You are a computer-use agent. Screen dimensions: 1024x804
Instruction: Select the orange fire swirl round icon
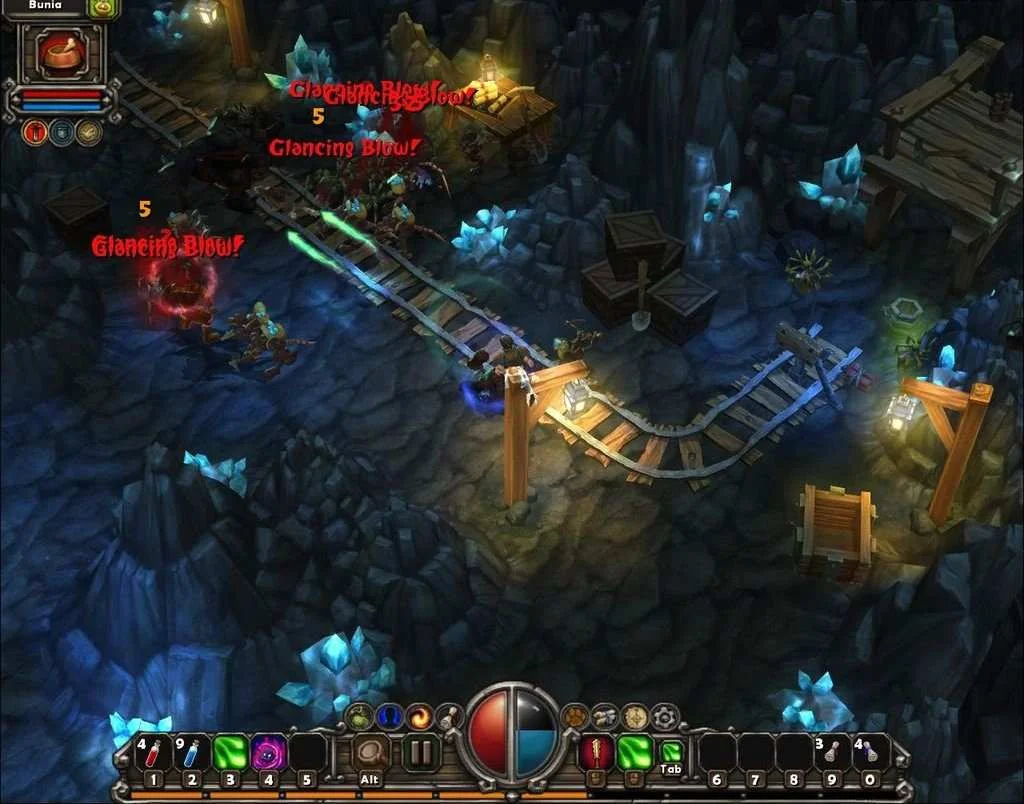[419, 716]
